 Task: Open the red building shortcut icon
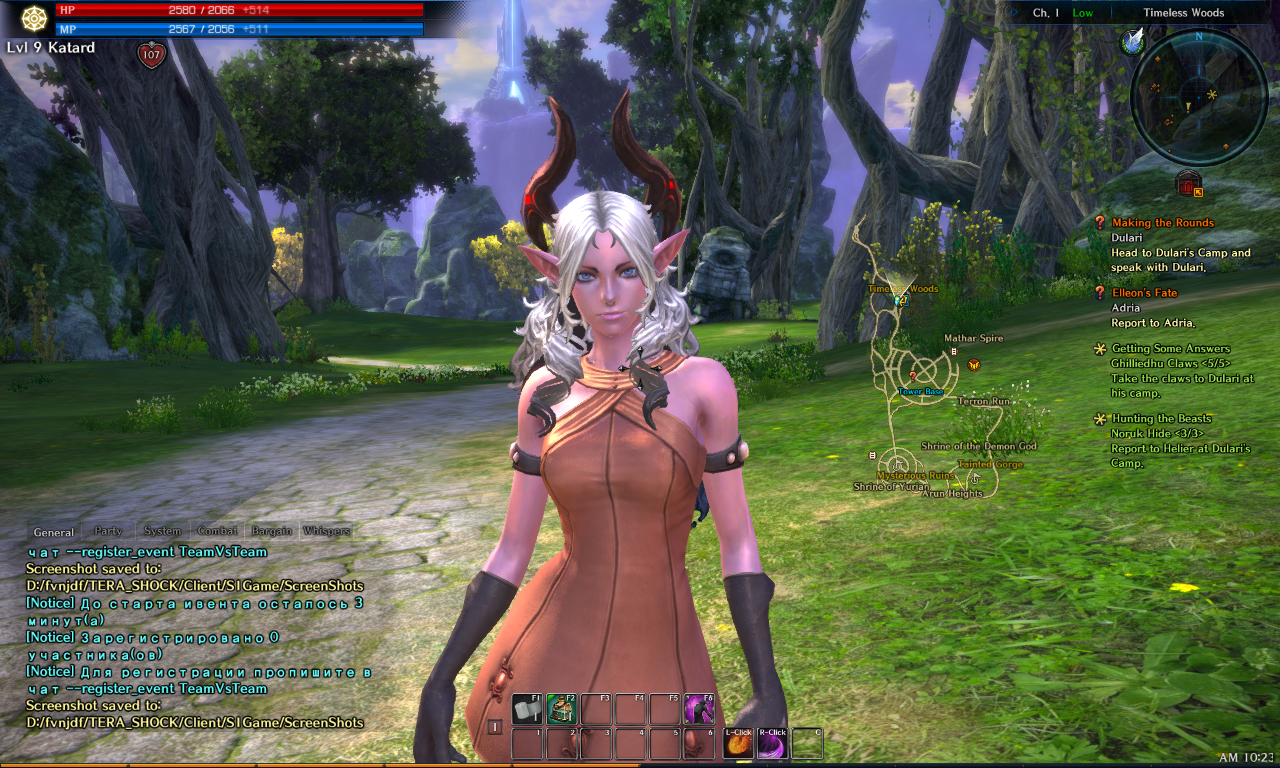coord(1187,183)
